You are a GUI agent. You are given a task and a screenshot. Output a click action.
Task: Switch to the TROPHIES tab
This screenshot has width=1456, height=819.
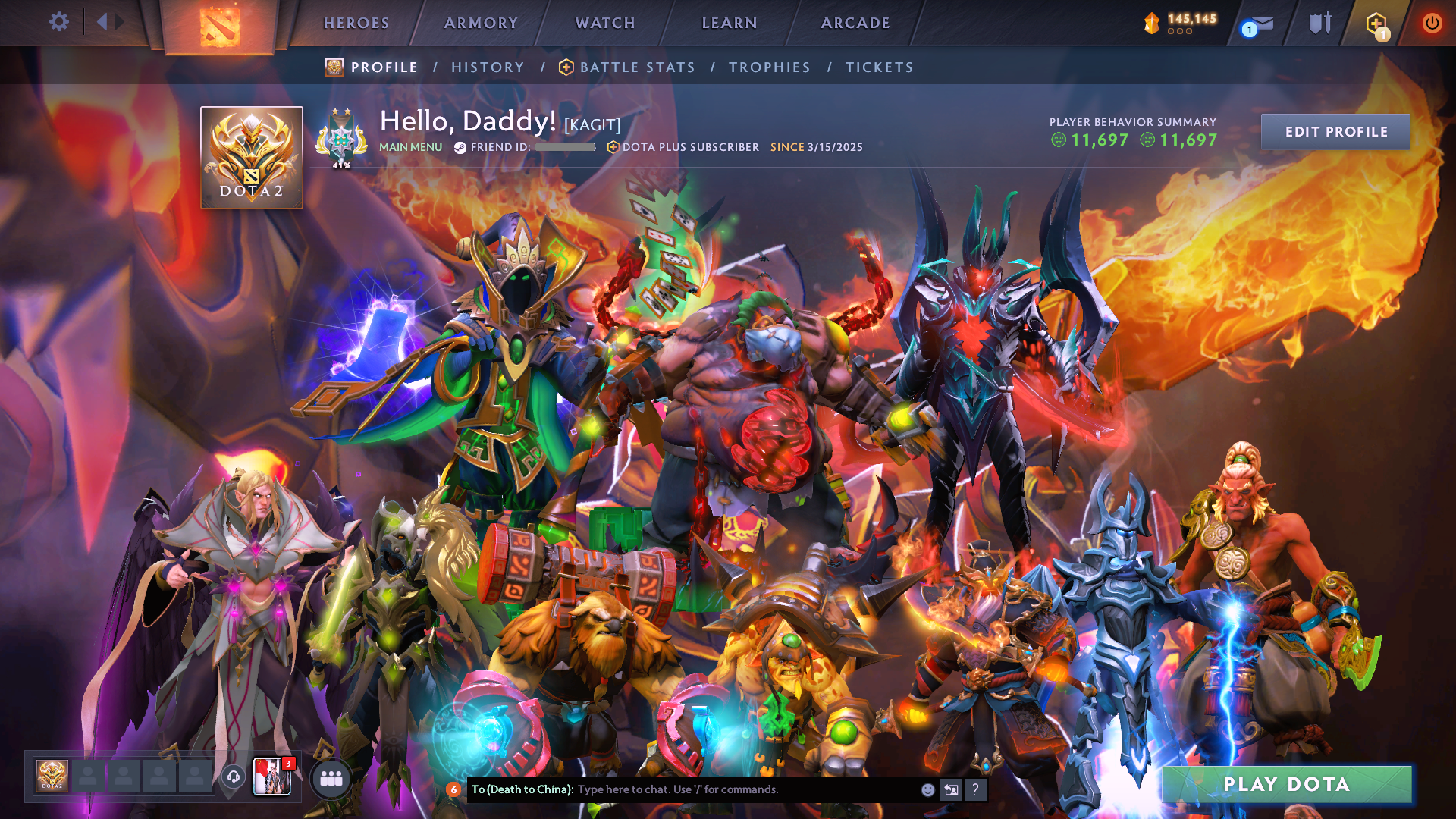pyautogui.click(x=769, y=67)
